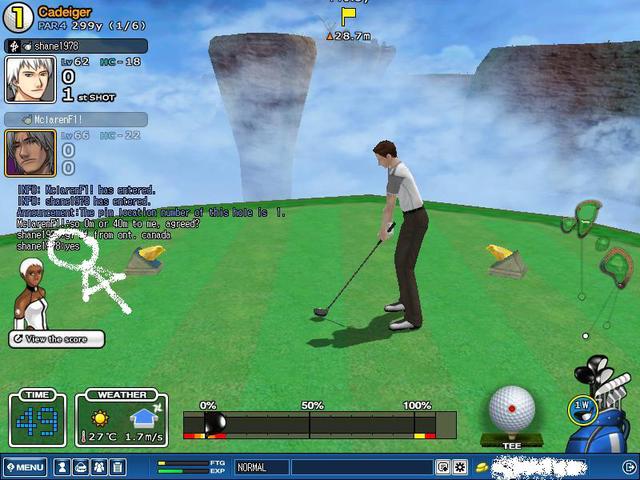Screen dimensions: 640x480
Task: Click the golf ball impact point selector
Action: pyautogui.click(x=512, y=409)
